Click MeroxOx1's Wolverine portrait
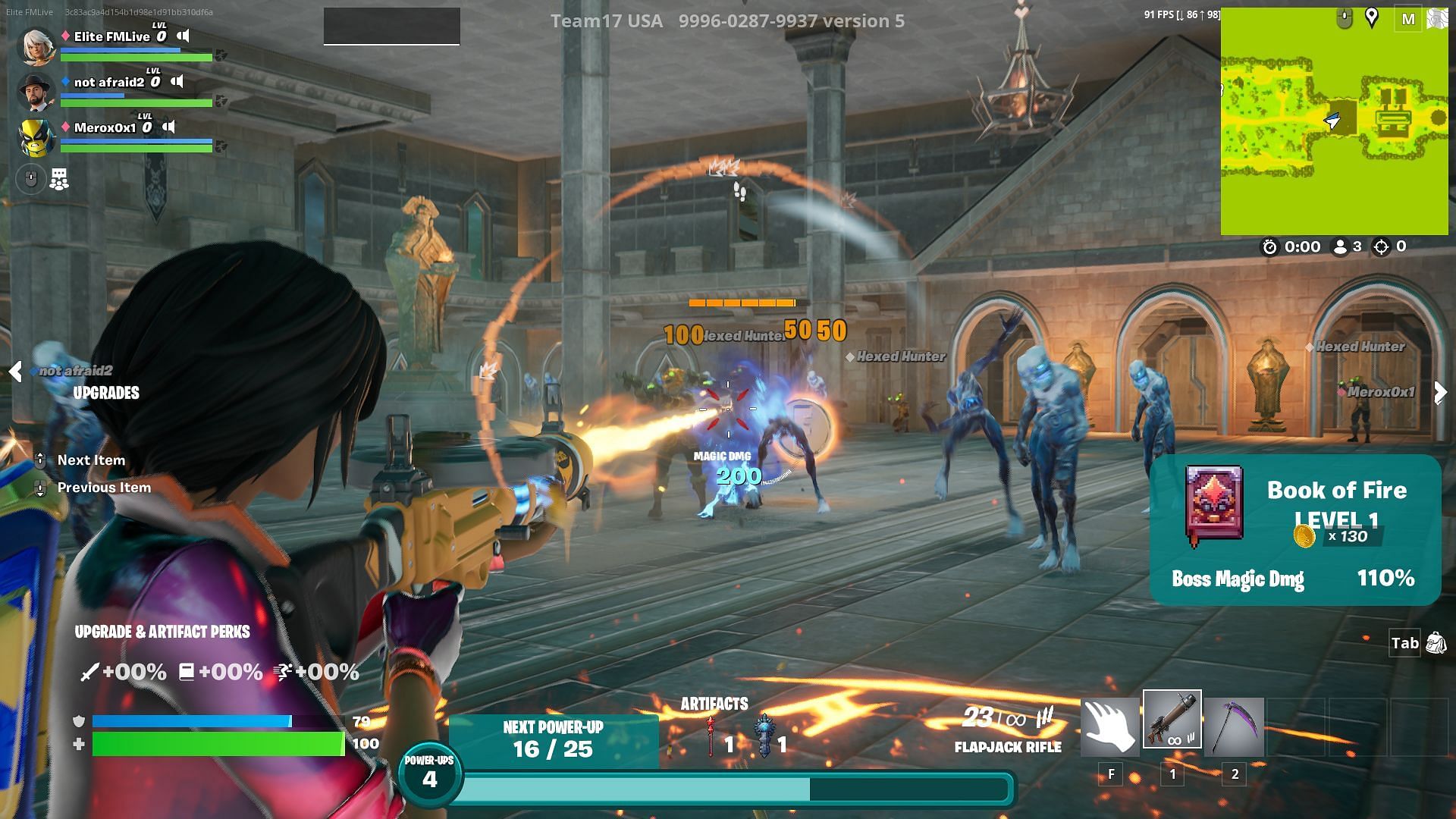Viewport: 1456px width, 819px height. 36,137
